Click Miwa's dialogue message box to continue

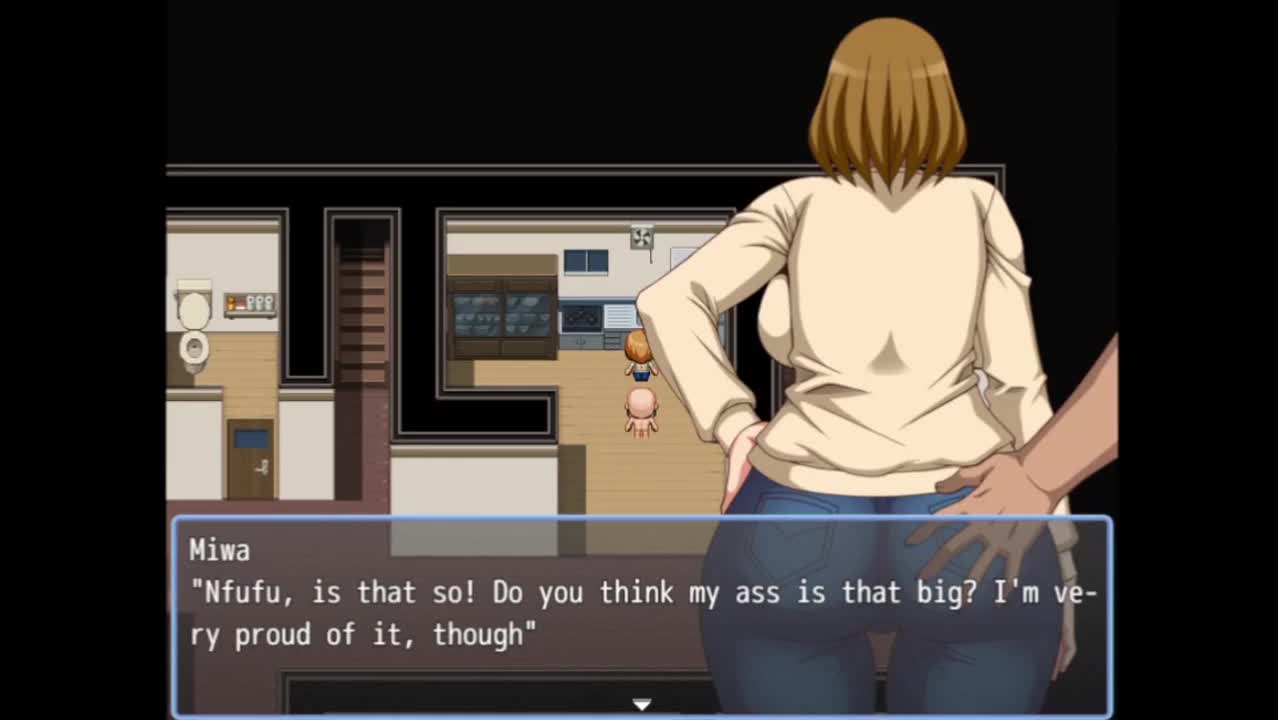[641, 612]
